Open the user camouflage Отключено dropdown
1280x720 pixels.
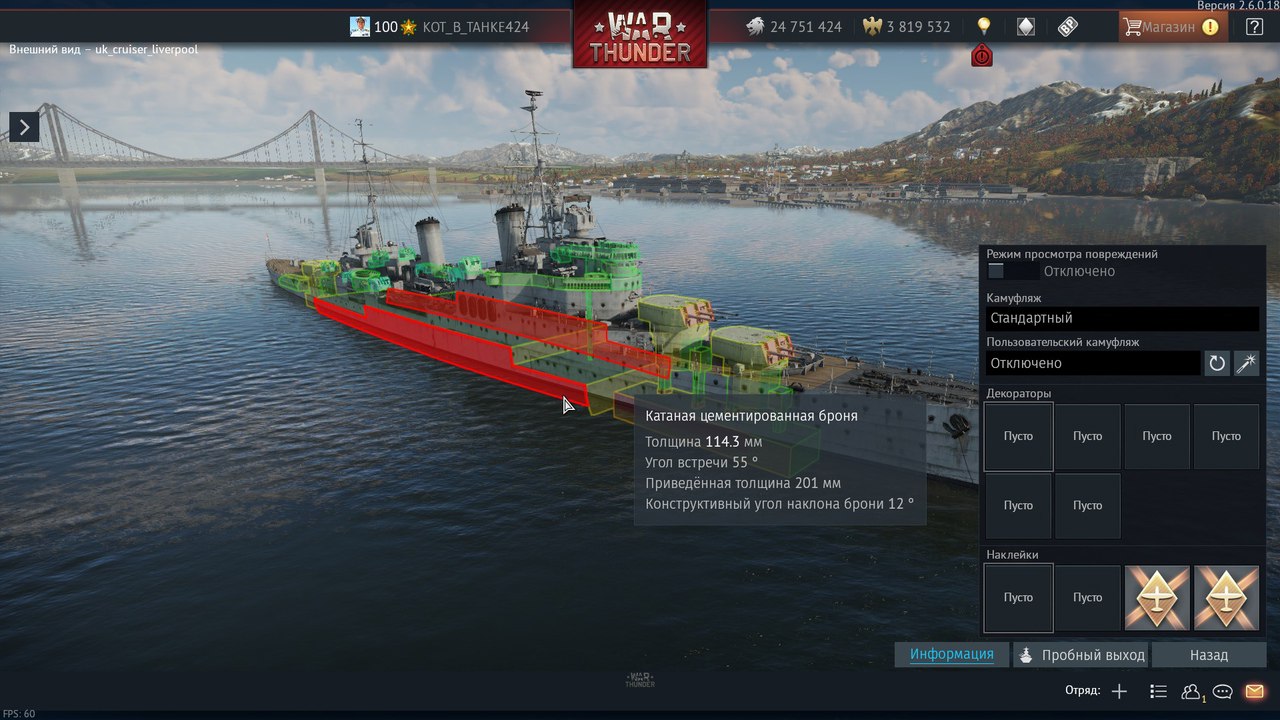[x=1092, y=363]
